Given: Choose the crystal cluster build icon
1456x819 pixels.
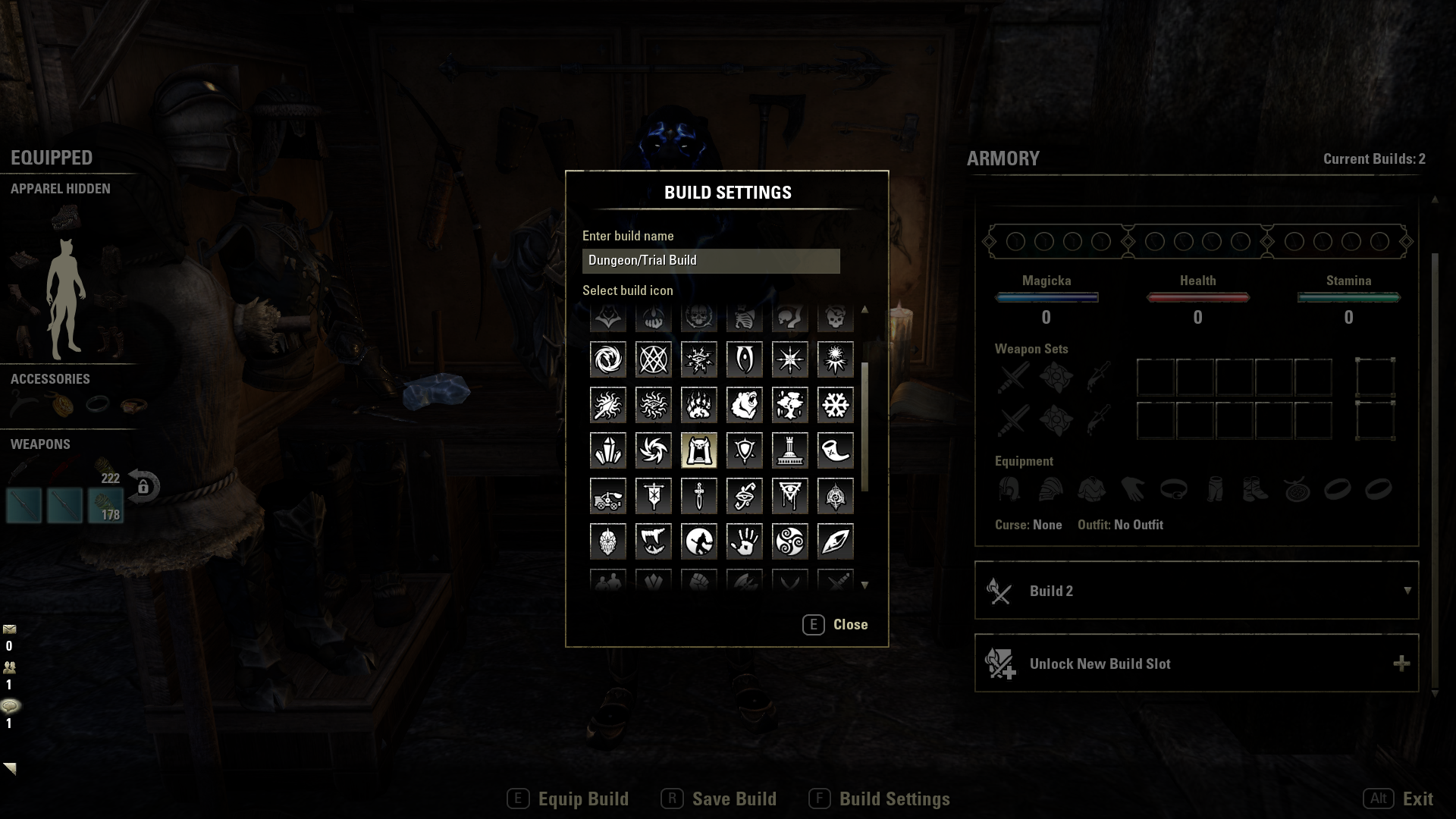Looking at the screenshot, I should pyautogui.click(x=607, y=450).
